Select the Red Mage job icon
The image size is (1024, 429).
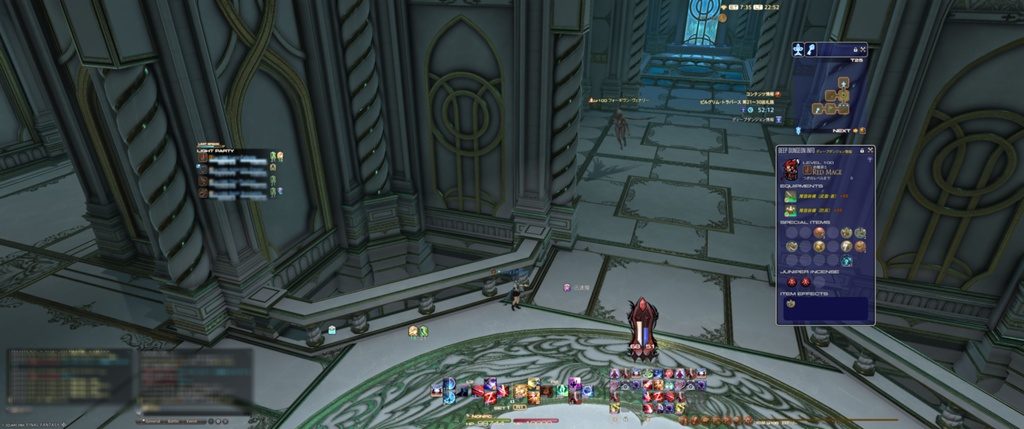[x=791, y=170]
